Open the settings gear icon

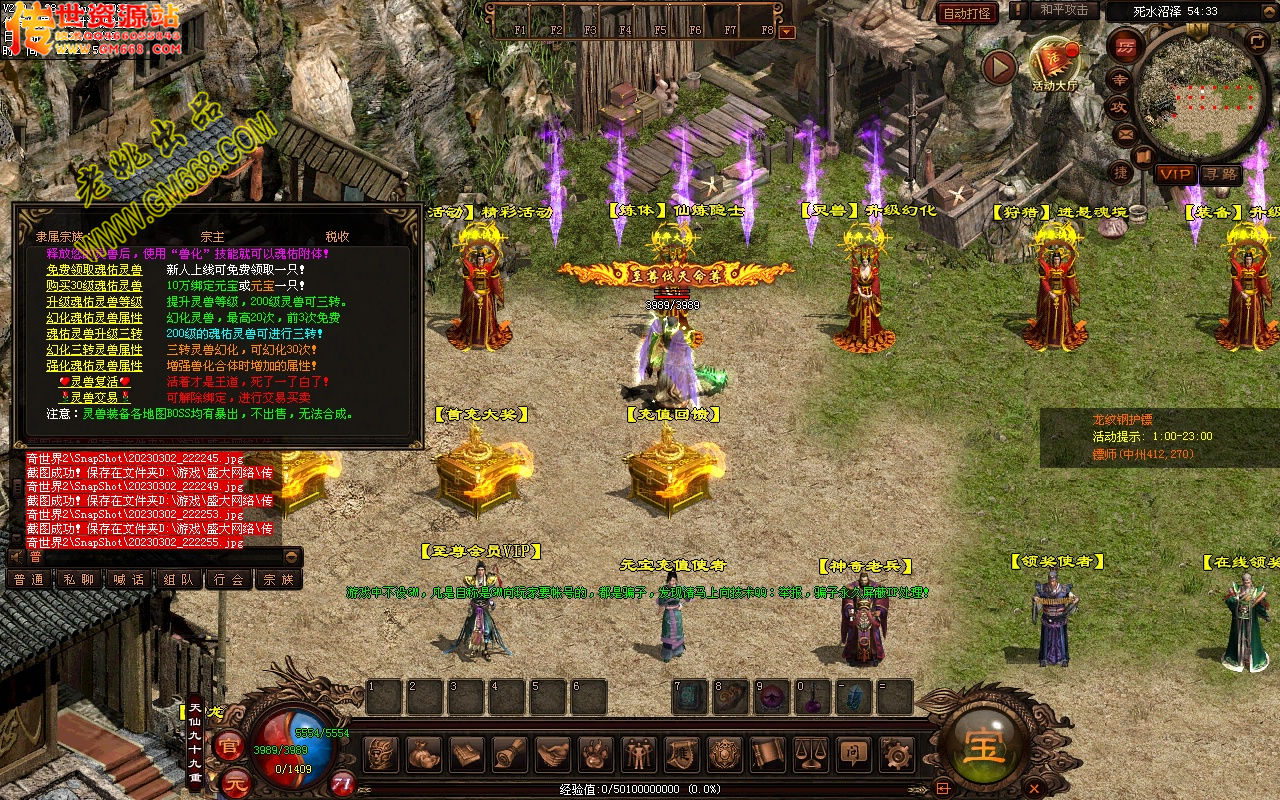point(895,753)
